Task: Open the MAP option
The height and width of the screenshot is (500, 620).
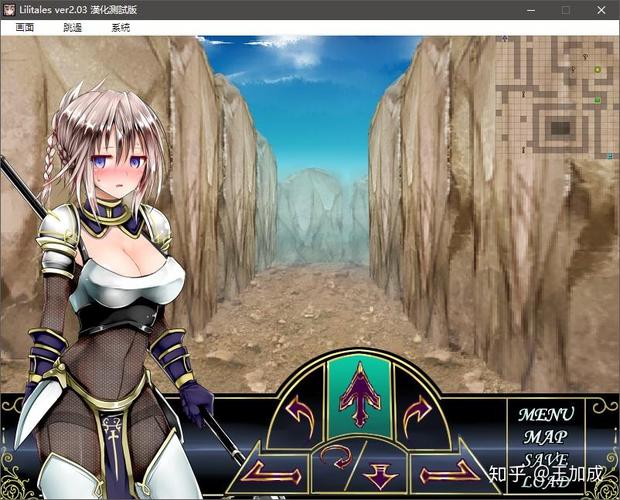Action: pyautogui.click(x=545, y=437)
